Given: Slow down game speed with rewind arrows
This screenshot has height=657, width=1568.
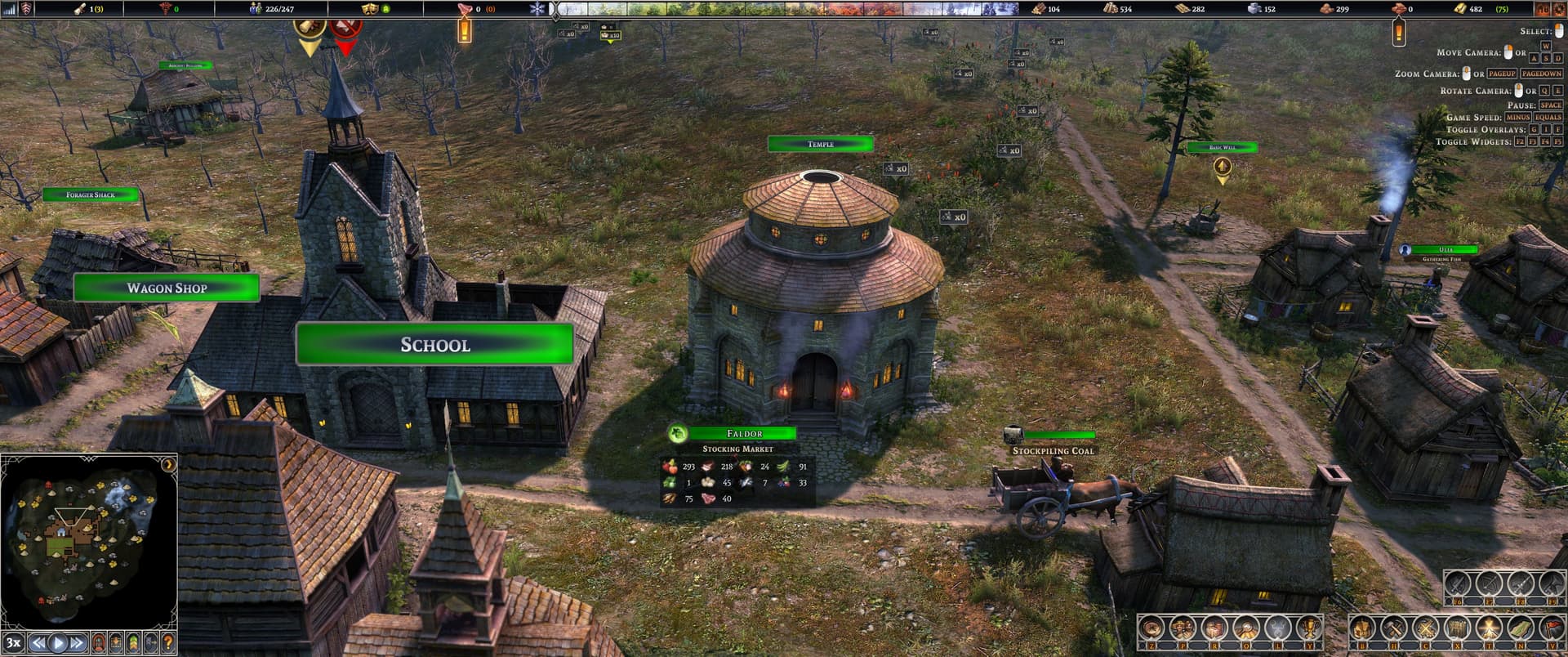Looking at the screenshot, I should tap(38, 642).
